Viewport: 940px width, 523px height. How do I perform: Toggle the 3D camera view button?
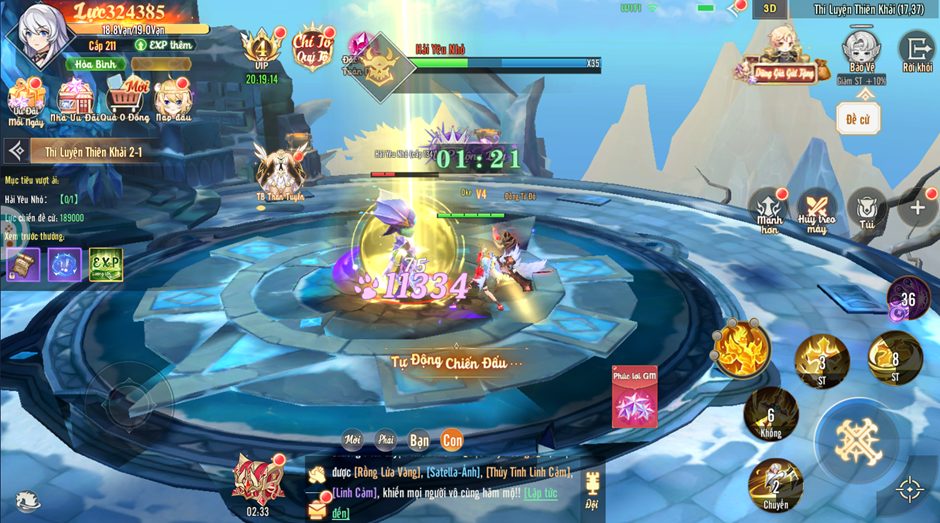point(770,9)
